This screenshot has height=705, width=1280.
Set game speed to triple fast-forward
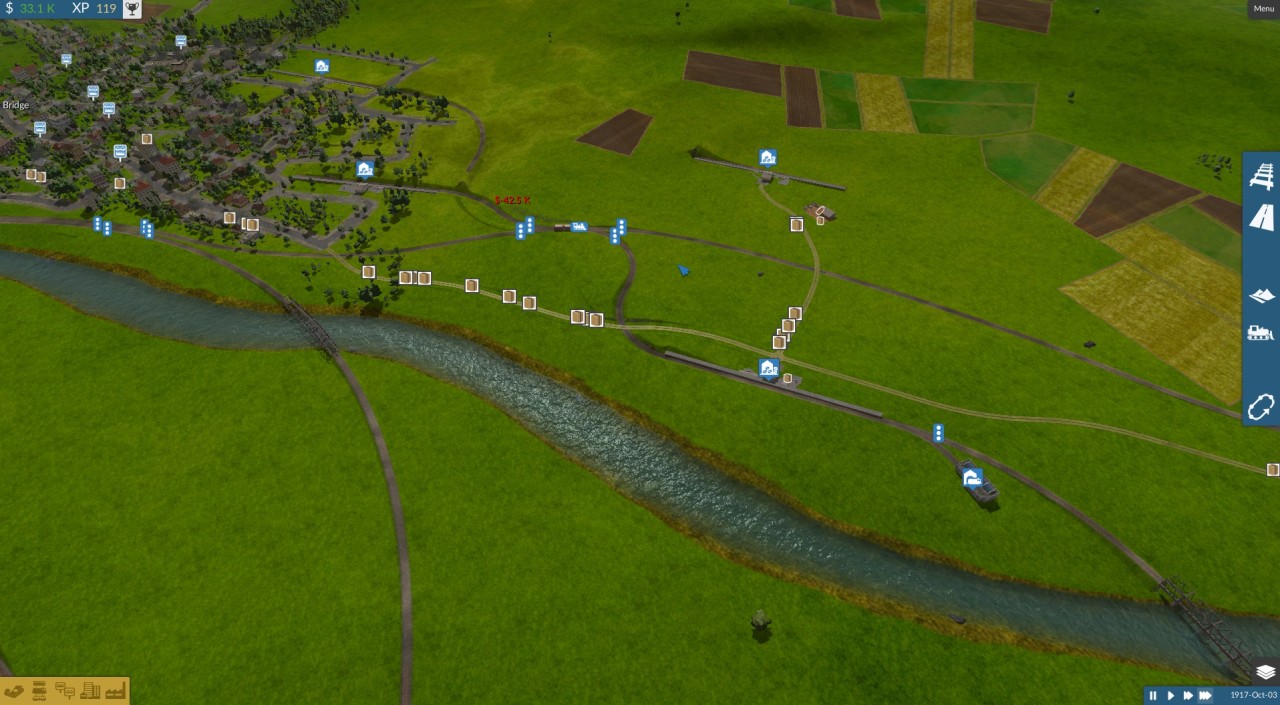[x=1205, y=695]
